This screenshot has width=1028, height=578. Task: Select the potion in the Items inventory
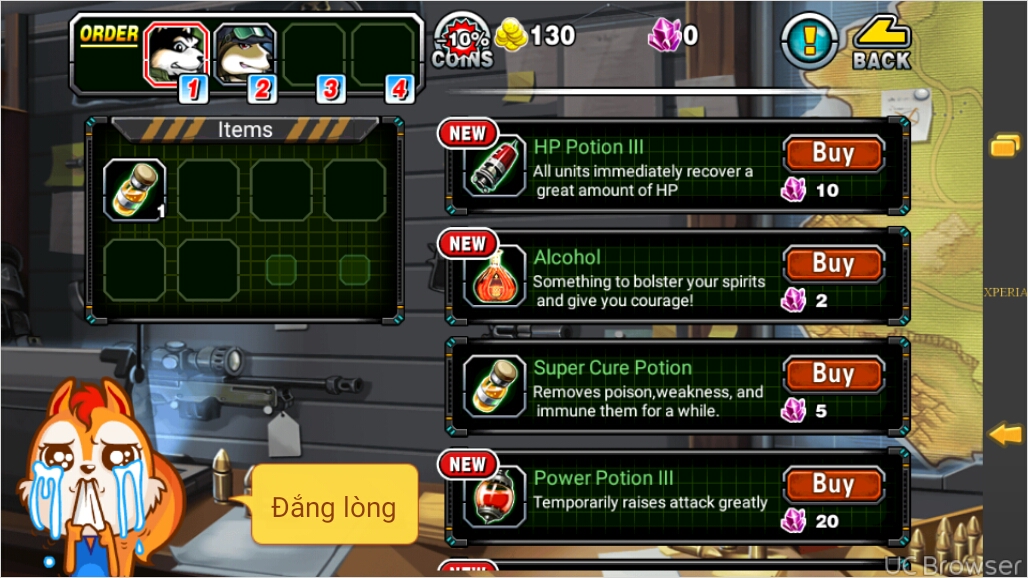(x=135, y=189)
